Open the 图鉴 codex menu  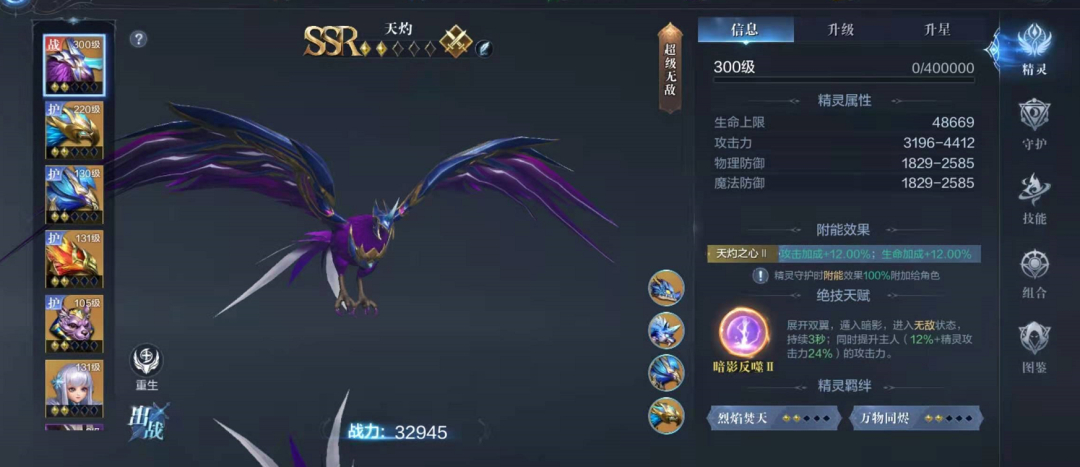pos(1034,347)
